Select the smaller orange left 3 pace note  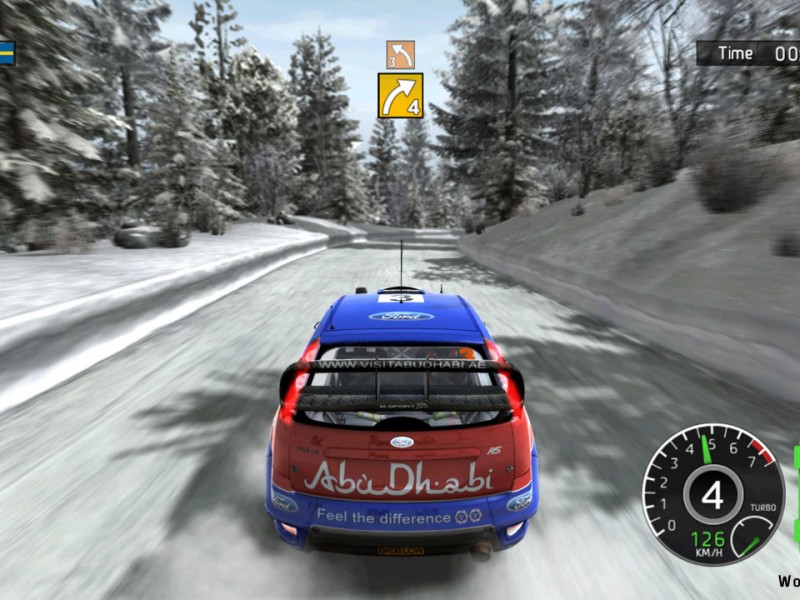point(400,54)
